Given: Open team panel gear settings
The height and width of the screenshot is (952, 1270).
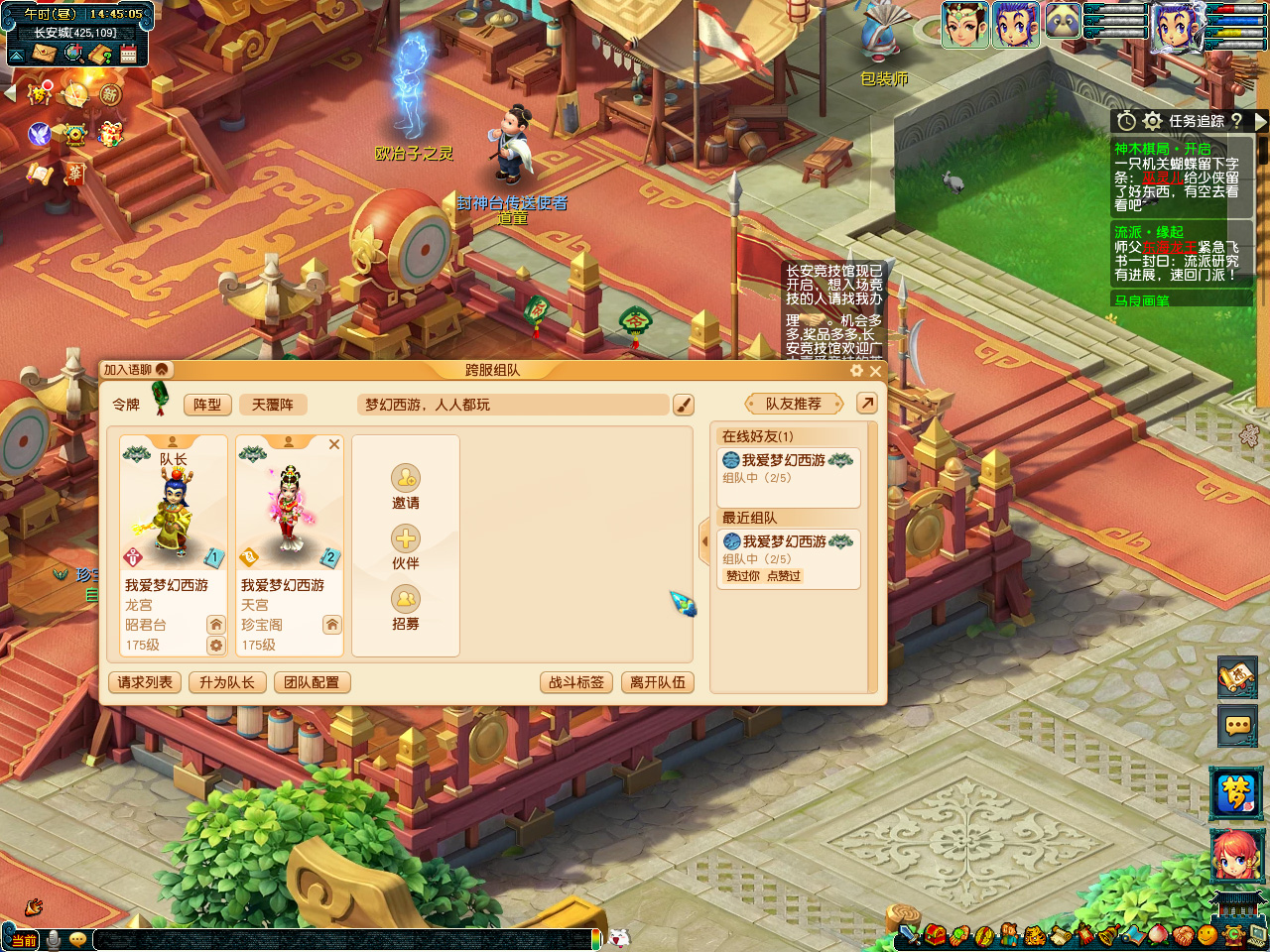Looking at the screenshot, I should (857, 371).
